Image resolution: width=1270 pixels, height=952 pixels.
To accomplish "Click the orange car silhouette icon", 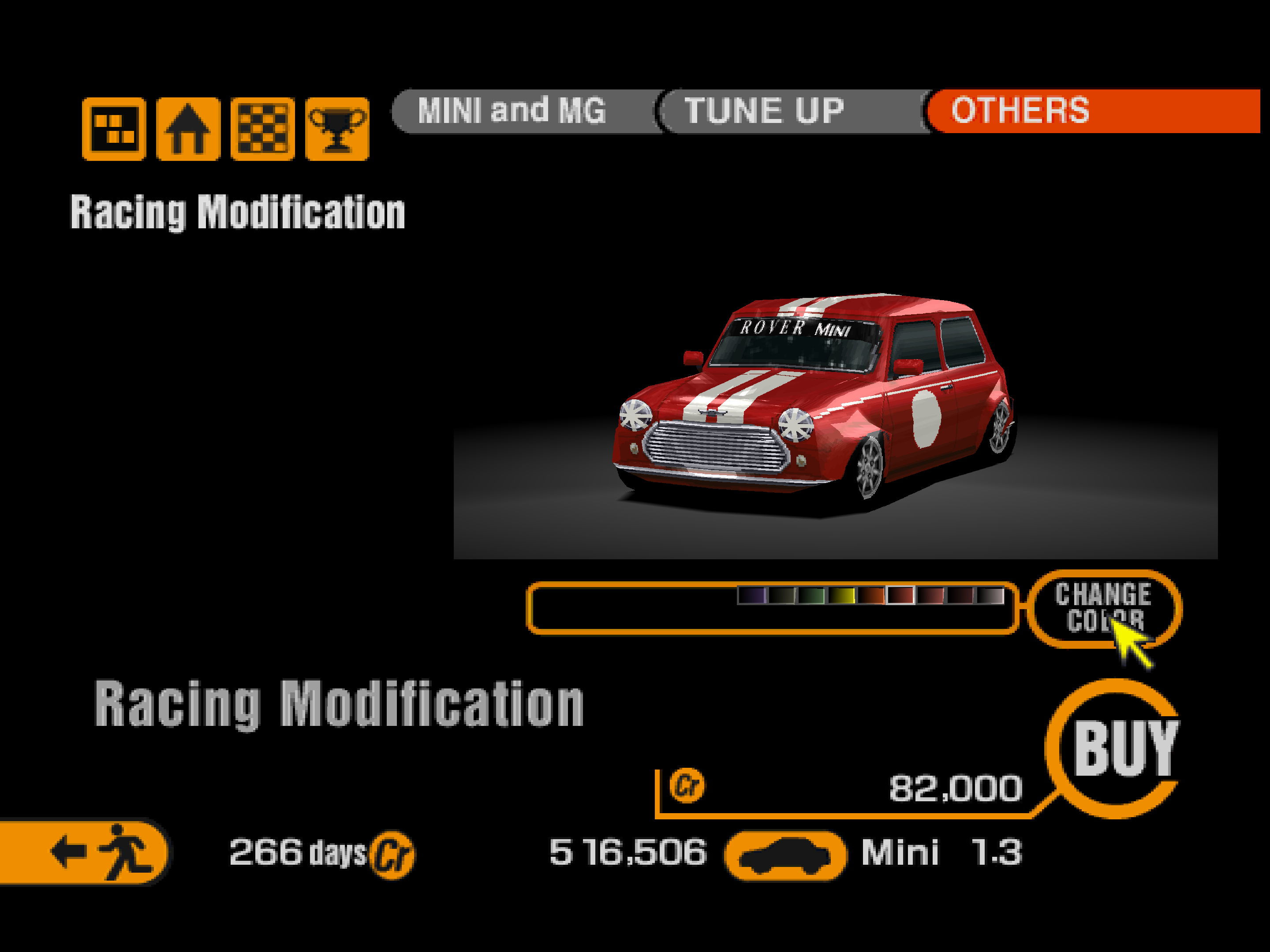I will [785, 855].
